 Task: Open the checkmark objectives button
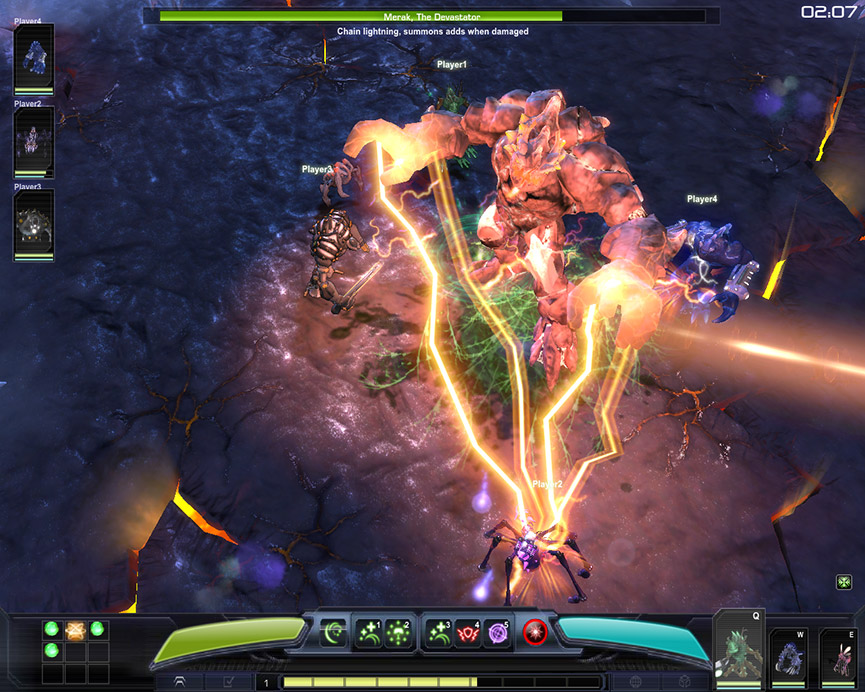[227, 682]
